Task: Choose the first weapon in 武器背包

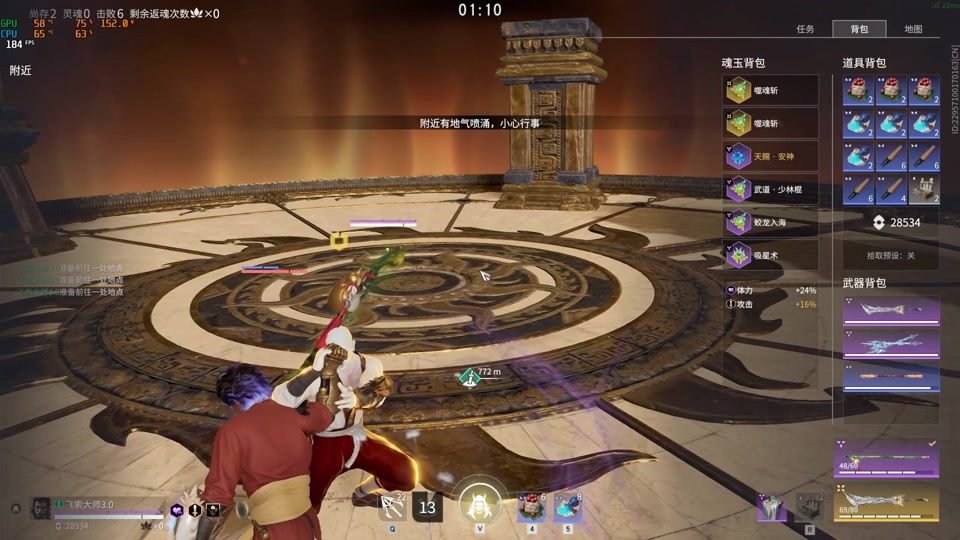Action: [x=891, y=311]
